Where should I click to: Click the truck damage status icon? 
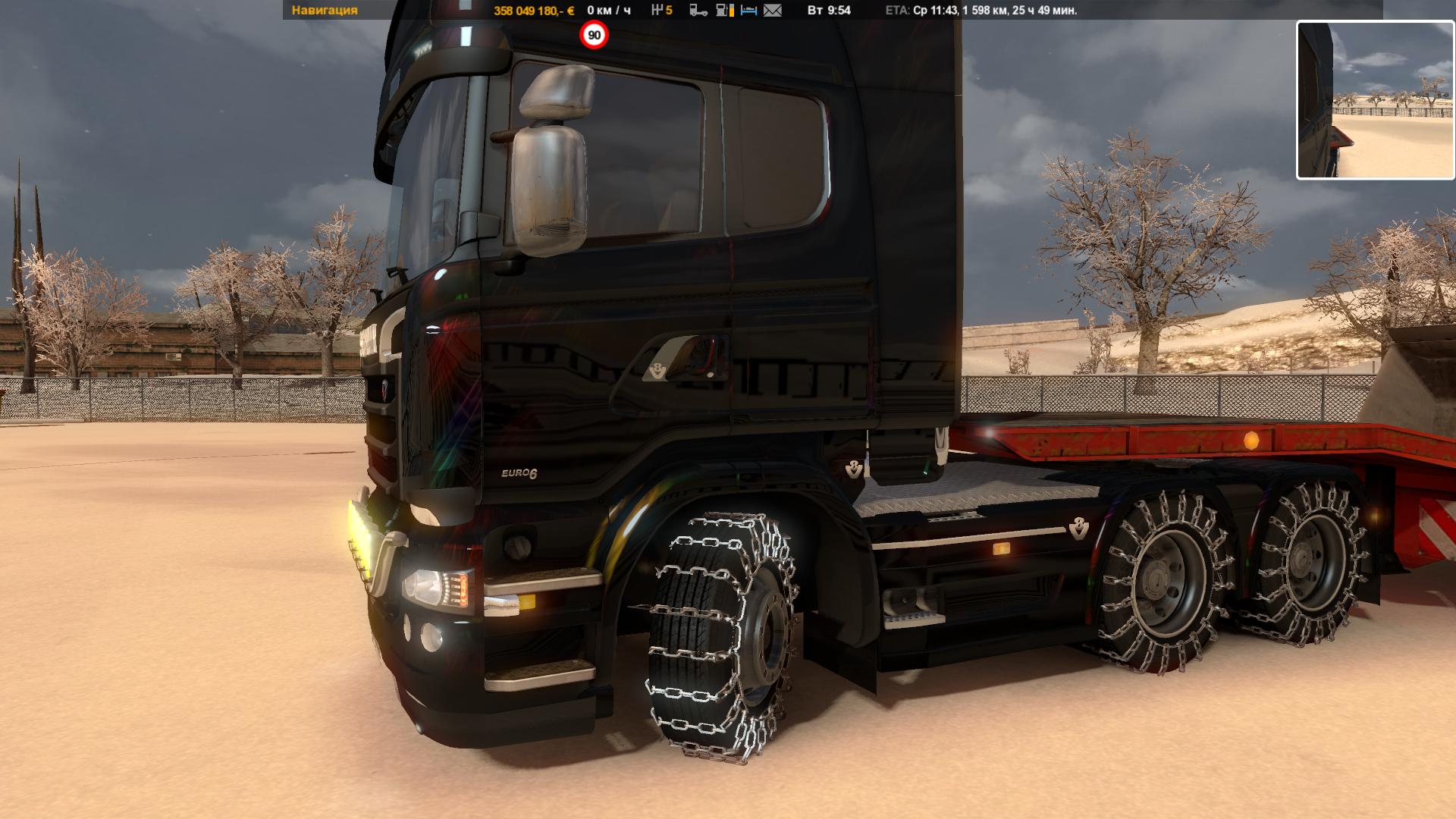(x=698, y=11)
